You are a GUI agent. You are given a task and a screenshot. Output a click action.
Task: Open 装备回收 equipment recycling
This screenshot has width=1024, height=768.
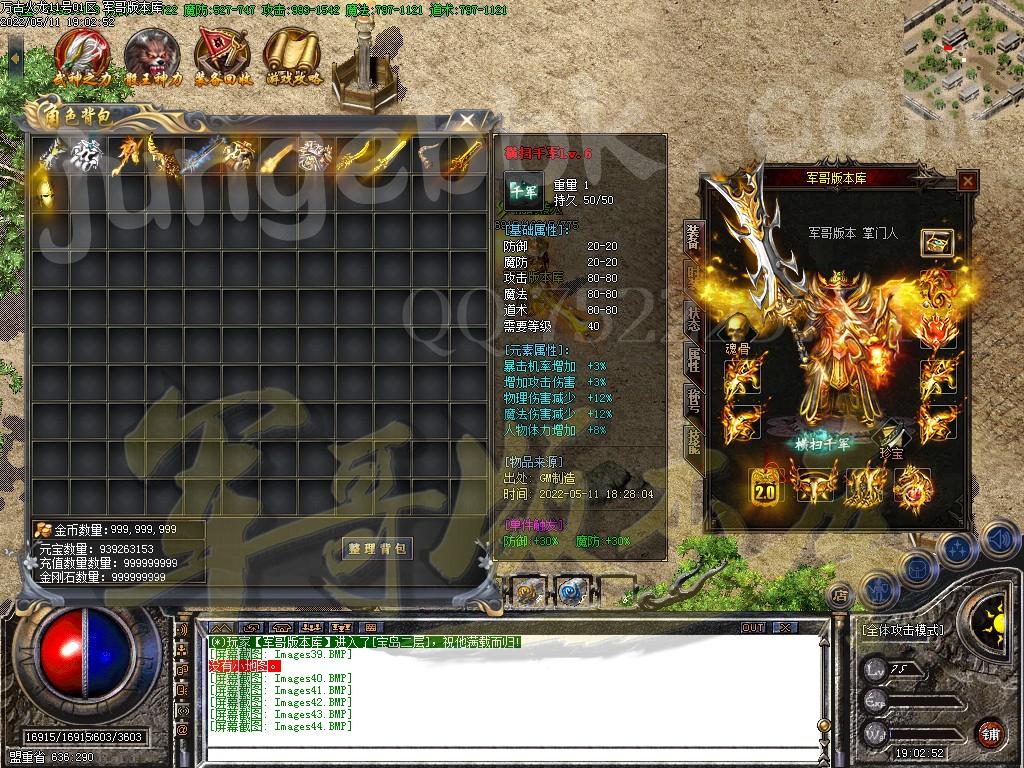pos(223,56)
